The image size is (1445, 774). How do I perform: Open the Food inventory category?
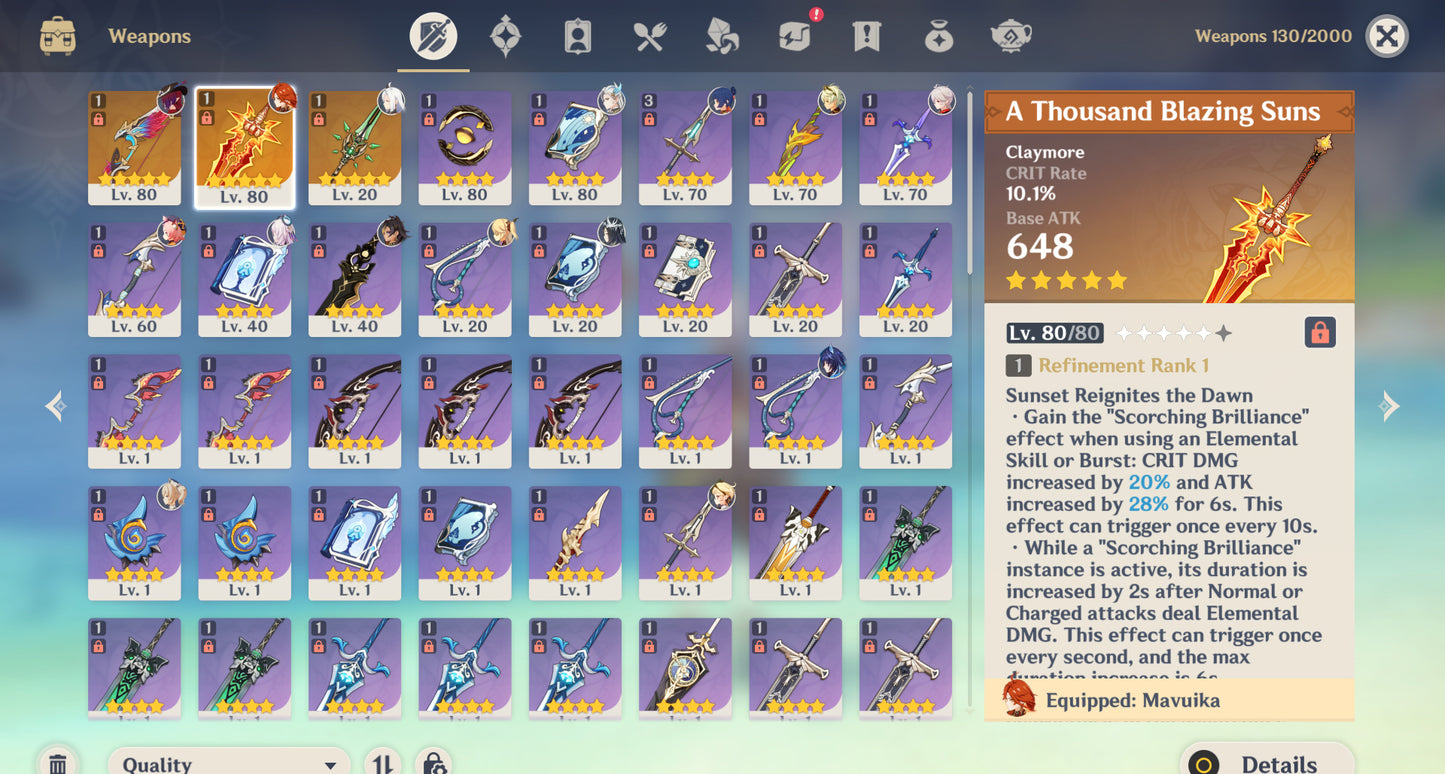point(648,36)
